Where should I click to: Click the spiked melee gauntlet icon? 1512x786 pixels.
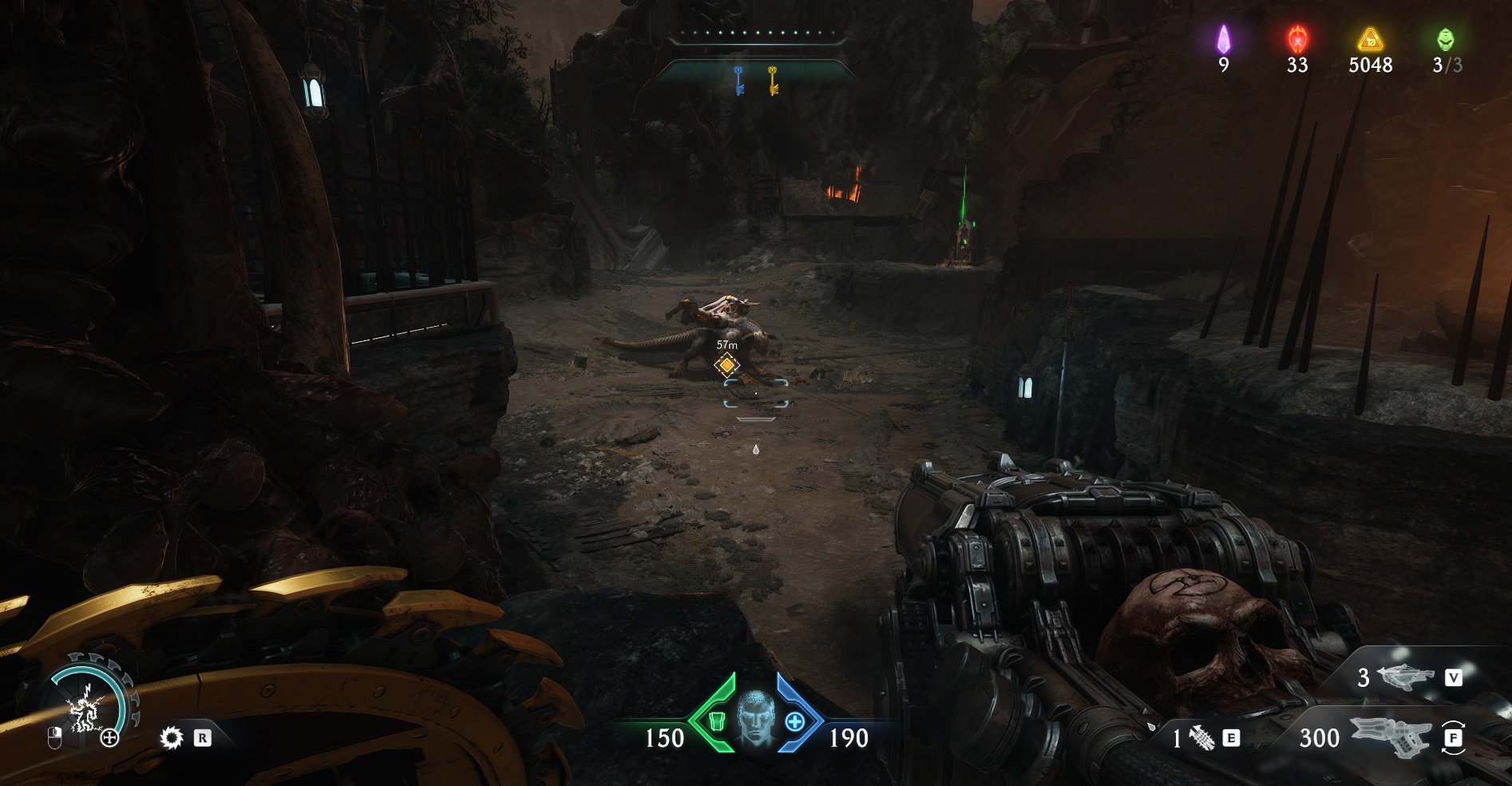pyautogui.click(x=1201, y=739)
